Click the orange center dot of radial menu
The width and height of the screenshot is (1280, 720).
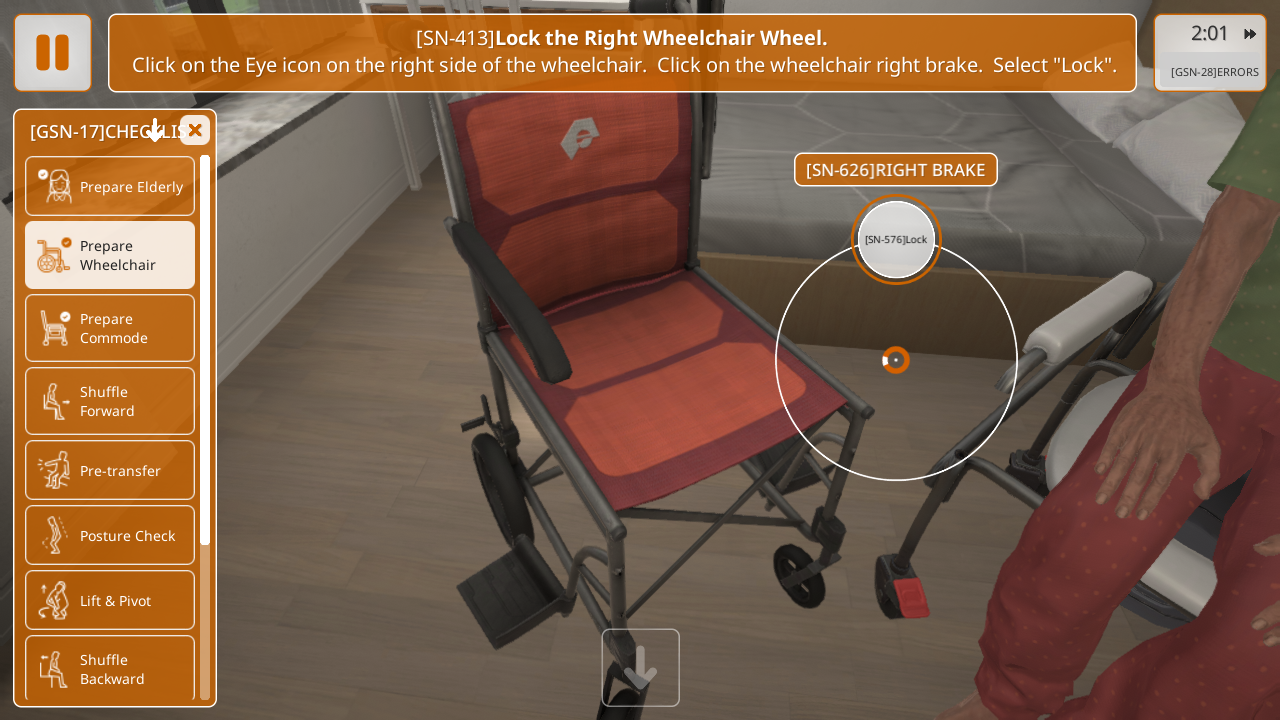tap(896, 360)
